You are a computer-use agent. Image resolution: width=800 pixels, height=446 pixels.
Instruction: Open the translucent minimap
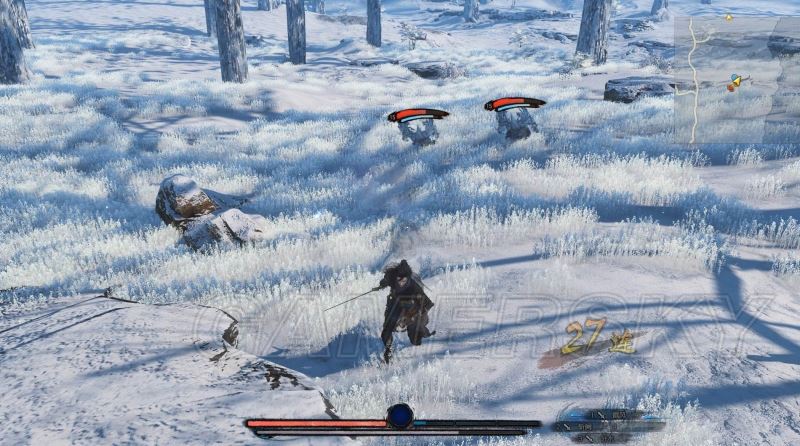pyautogui.click(x=735, y=80)
